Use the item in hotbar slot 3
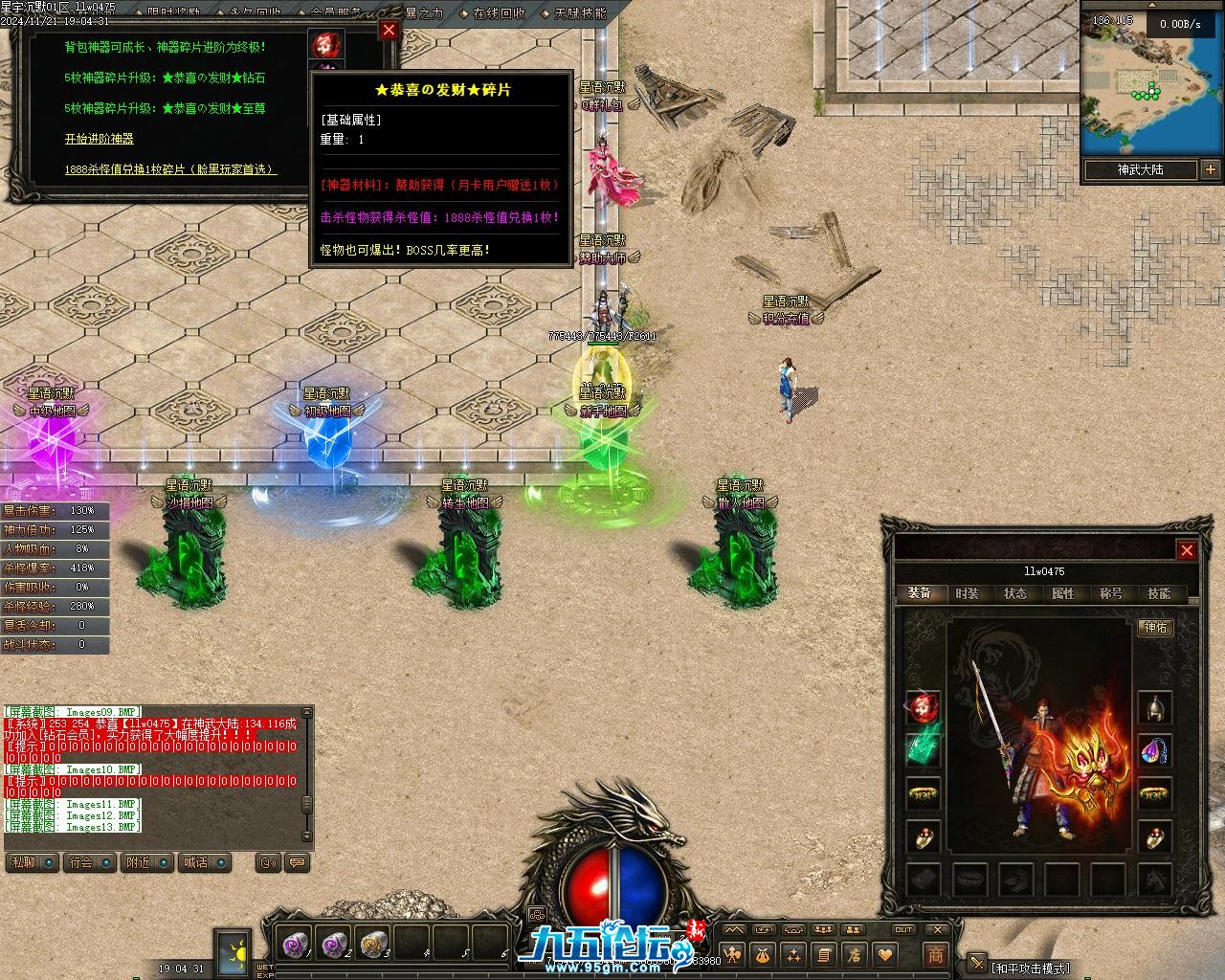Image resolution: width=1225 pixels, height=980 pixels. pyautogui.click(x=372, y=945)
